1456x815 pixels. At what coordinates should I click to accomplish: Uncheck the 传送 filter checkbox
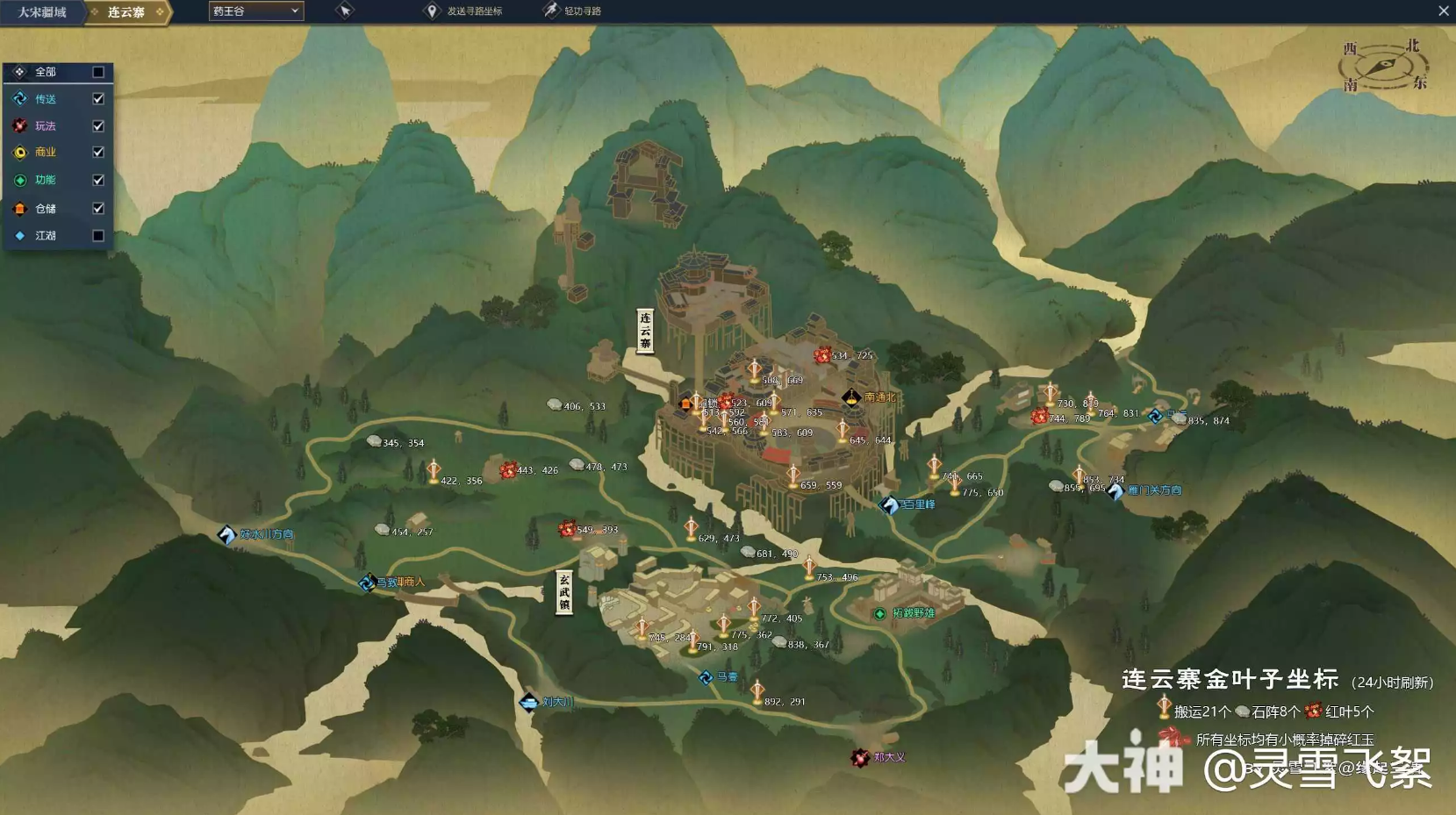pos(97,98)
